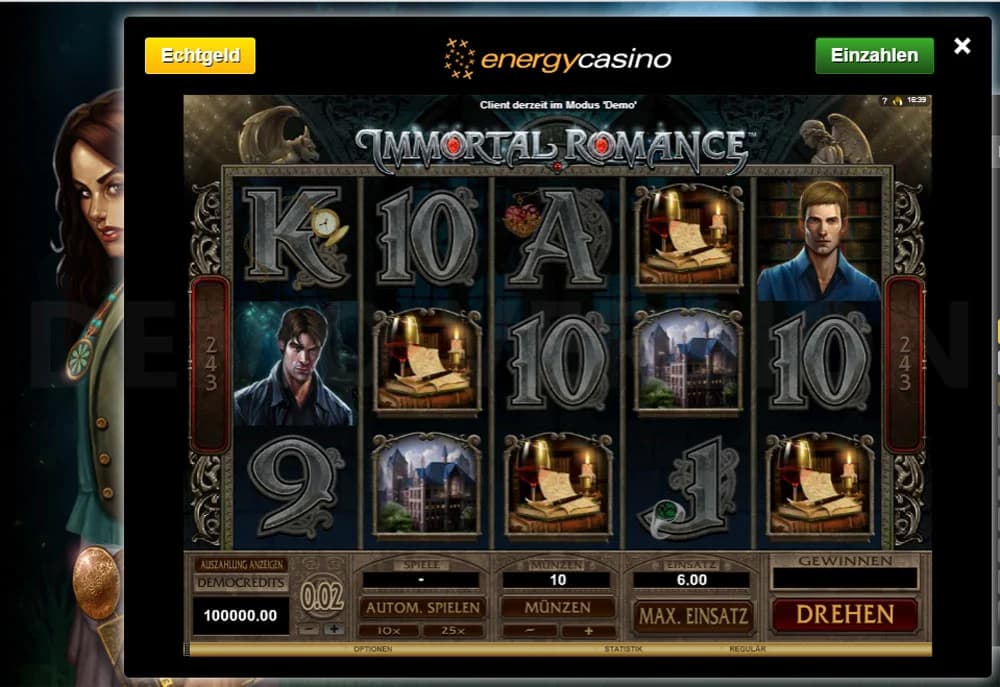Choose 10x autoplay spins
This screenshot has width=1000, height=687.
(x=389, y=631)
